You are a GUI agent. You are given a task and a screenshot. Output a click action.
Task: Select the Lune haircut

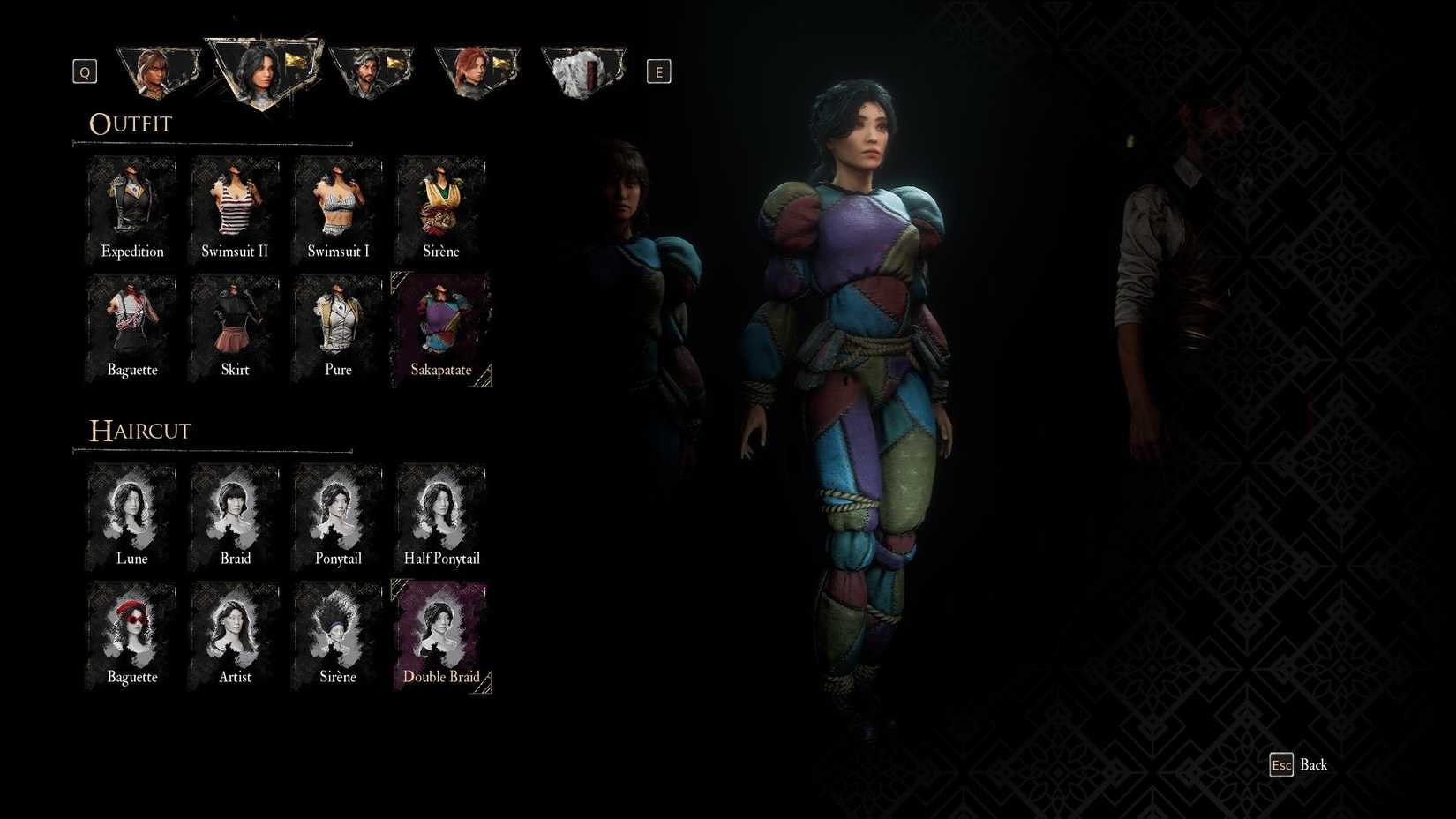tap(131, 516)
